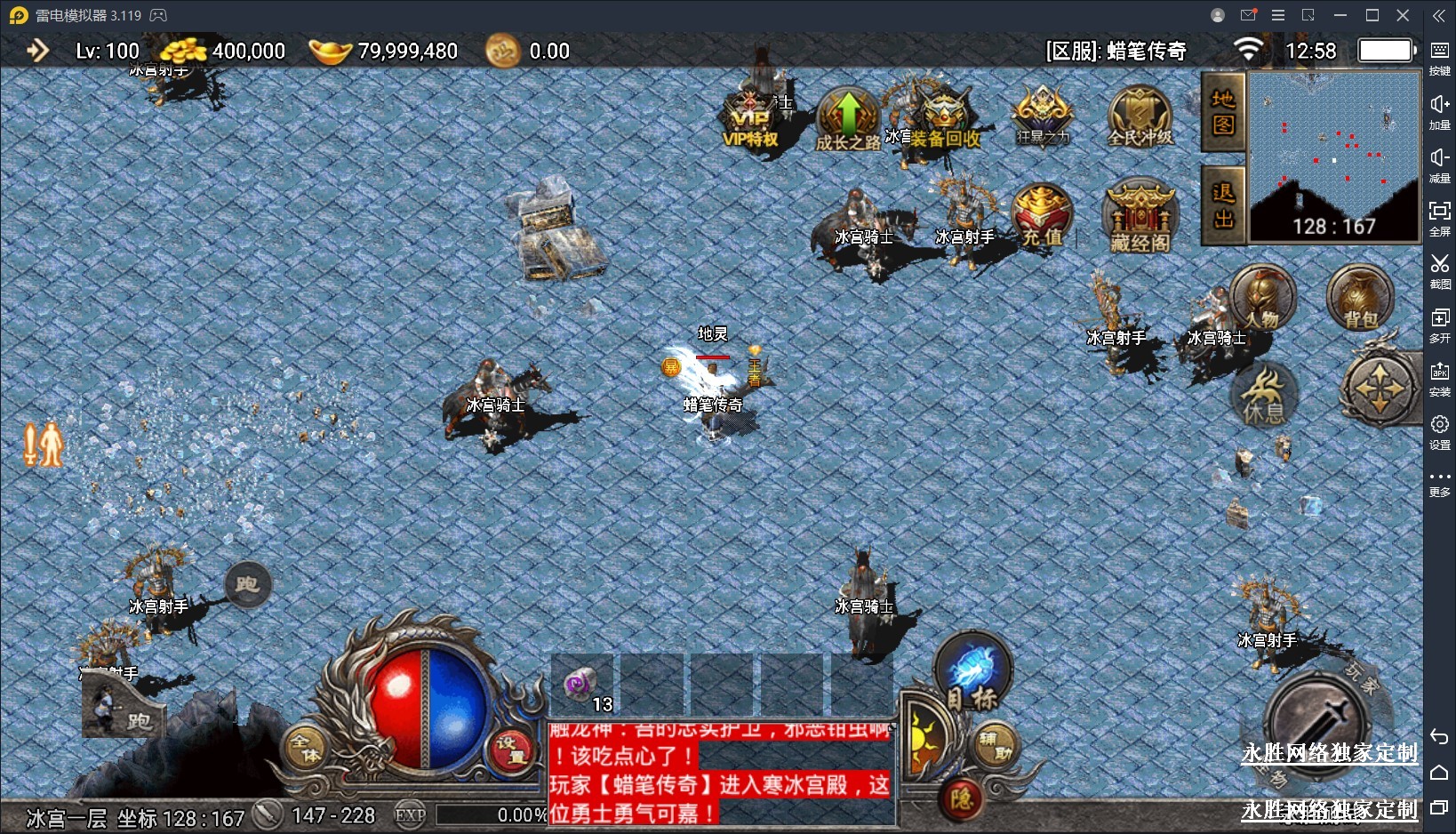The width and height of the screenshot is (1456, 834).
Task: Enter the 藏经阁 library icon
Action: 1140,218
